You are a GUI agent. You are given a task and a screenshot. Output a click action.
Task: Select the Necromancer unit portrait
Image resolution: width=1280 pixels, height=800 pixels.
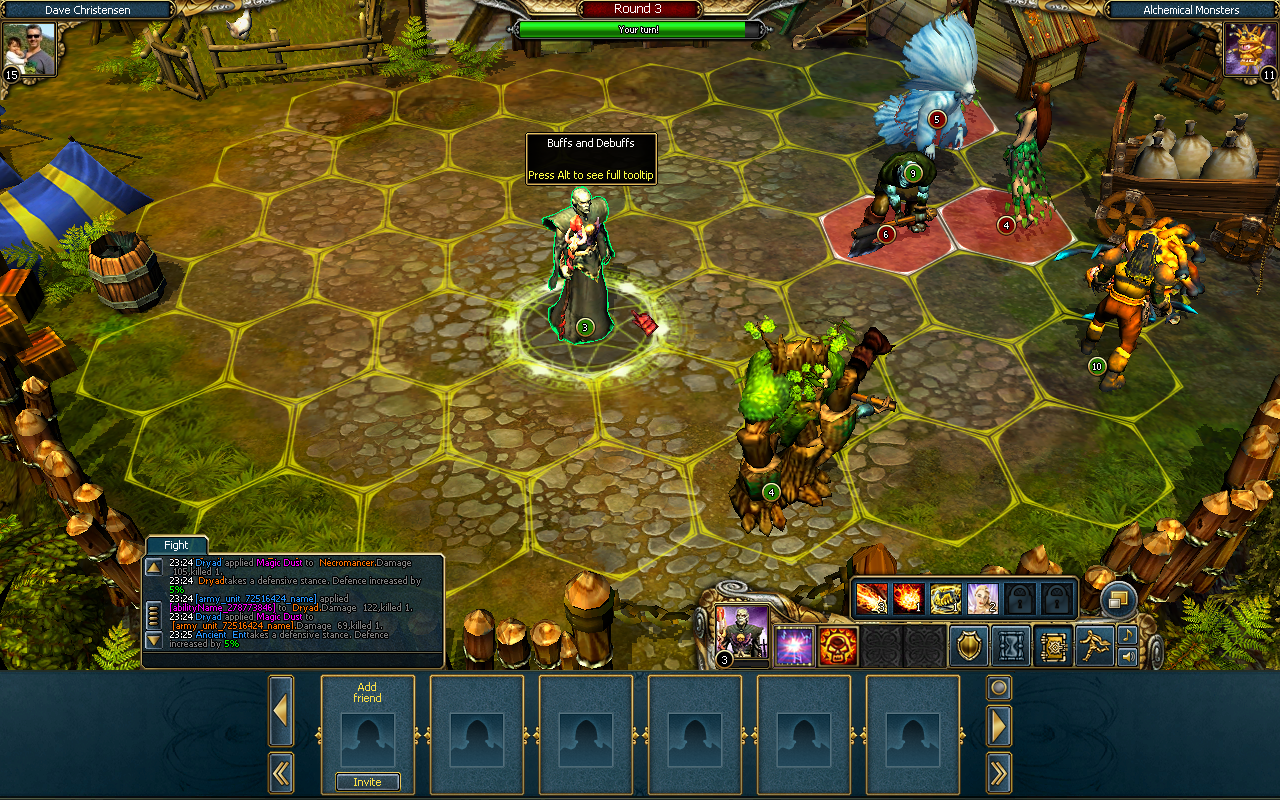[x=743, y=632]
